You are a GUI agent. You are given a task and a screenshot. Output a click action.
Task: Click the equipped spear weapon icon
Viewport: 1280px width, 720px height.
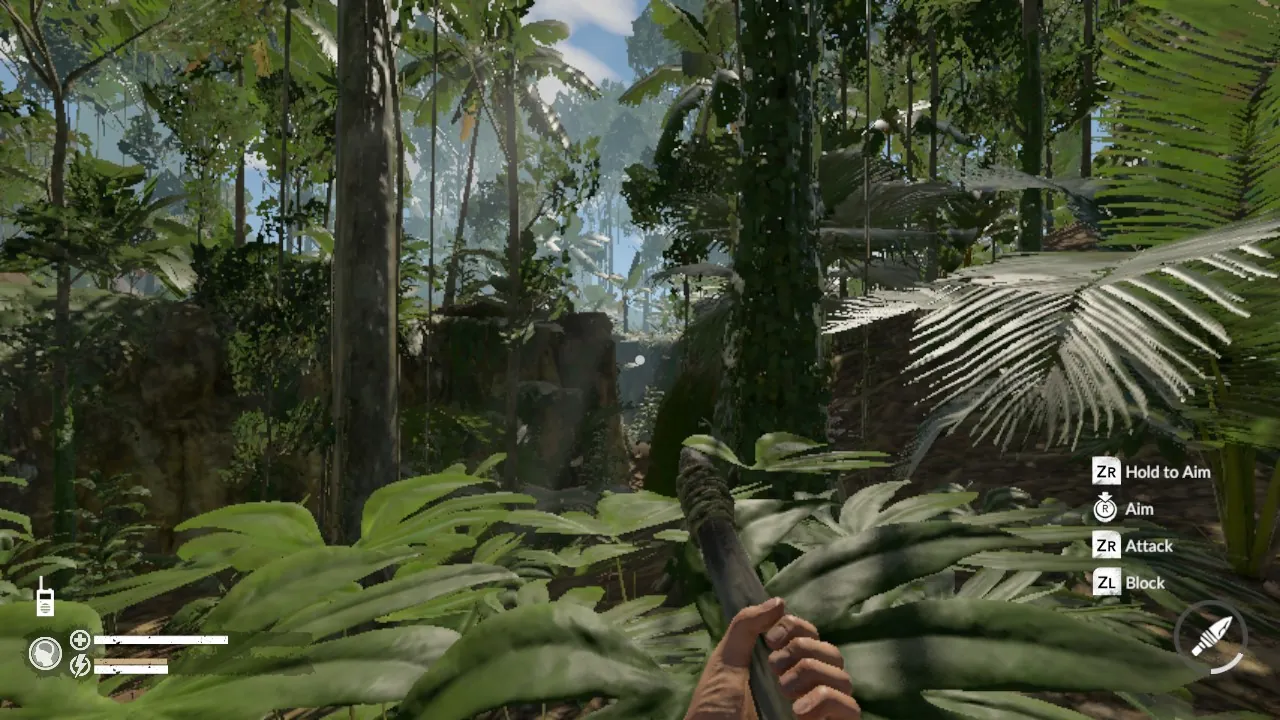1211,636
